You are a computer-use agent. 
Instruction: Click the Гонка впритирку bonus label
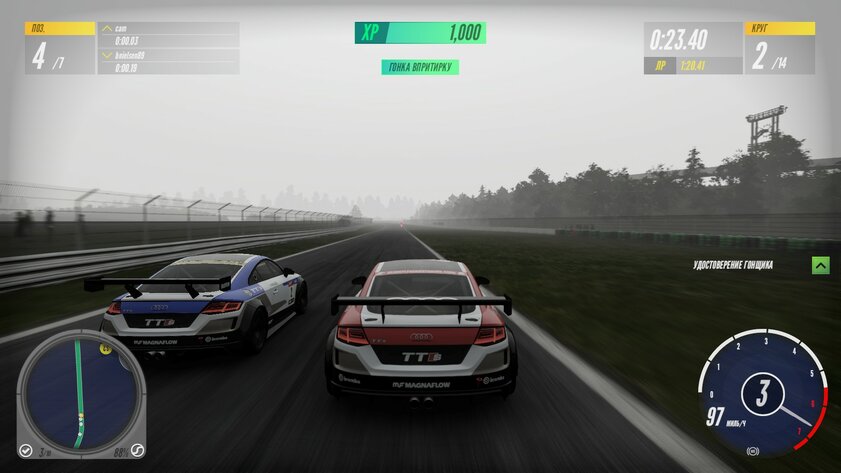click(x=420, y=67)
